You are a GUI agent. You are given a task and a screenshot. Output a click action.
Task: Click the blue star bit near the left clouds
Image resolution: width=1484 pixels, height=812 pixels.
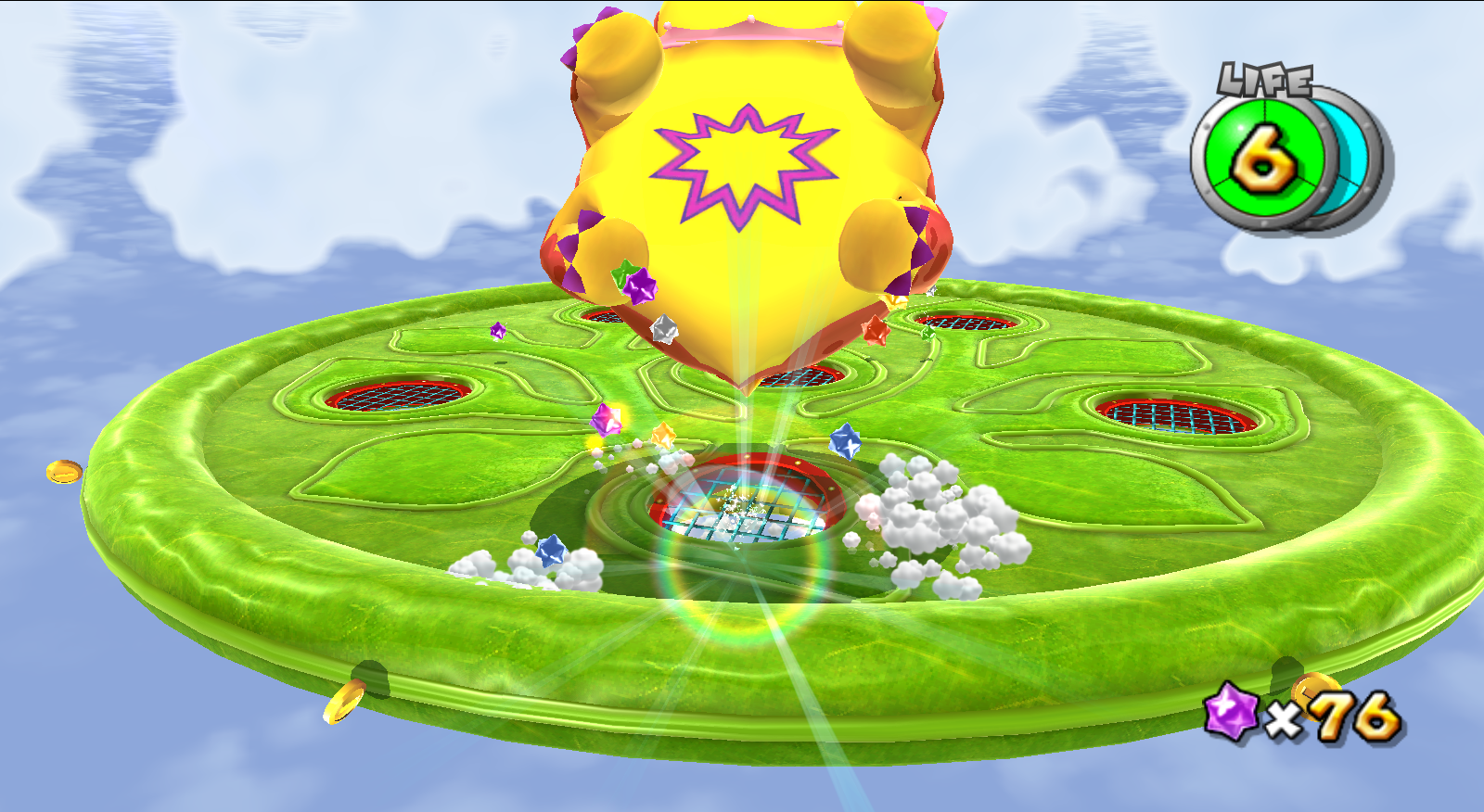tap(552, 550)
